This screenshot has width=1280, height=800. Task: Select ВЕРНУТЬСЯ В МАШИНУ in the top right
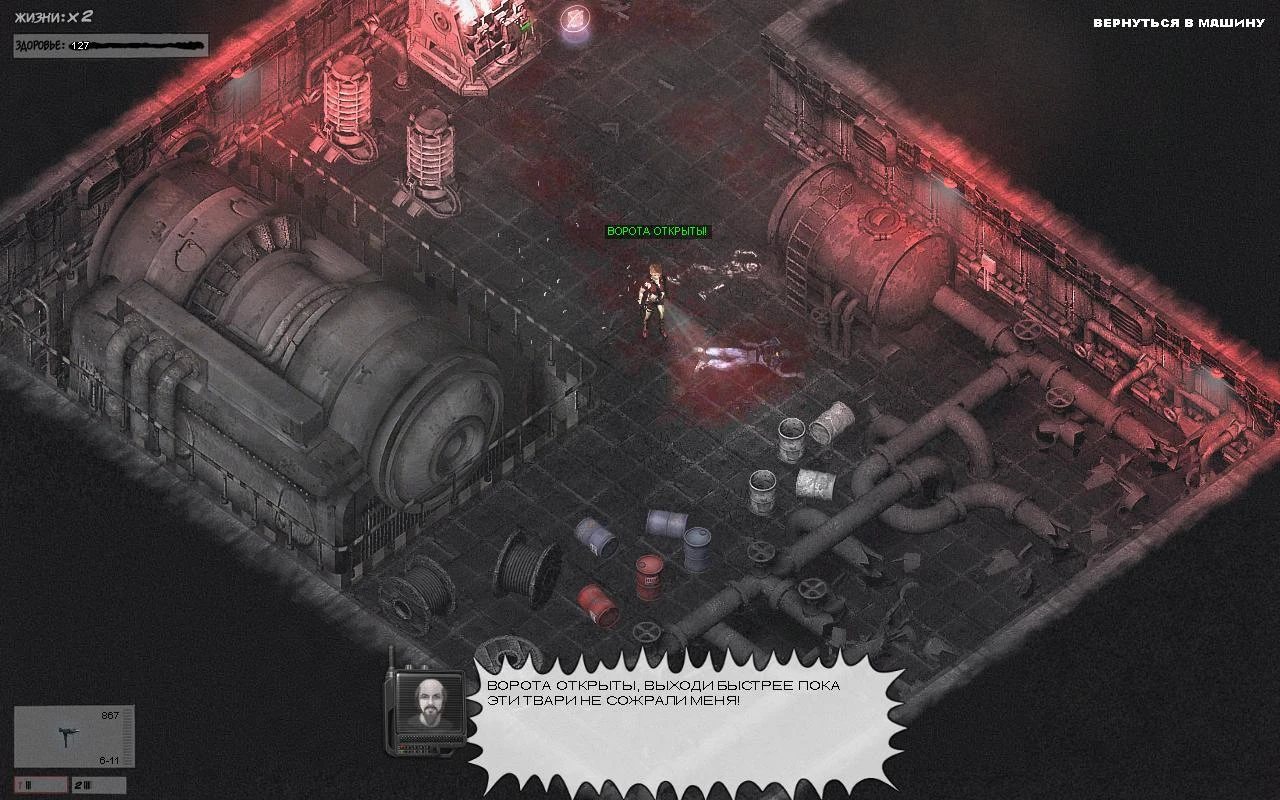(1178, 22)
